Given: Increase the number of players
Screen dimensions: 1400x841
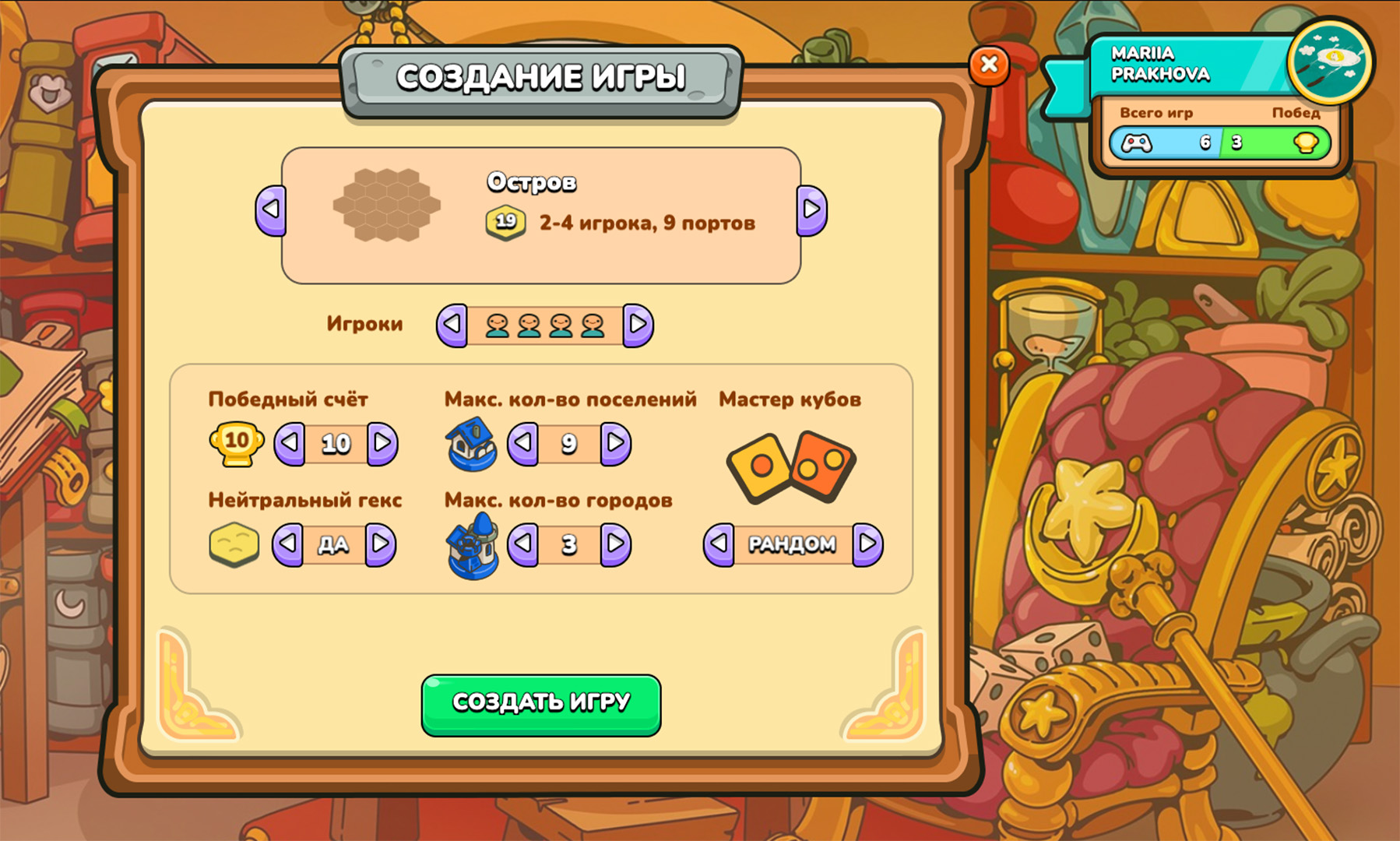Looking at the screenshot, I should click(638, 324).
